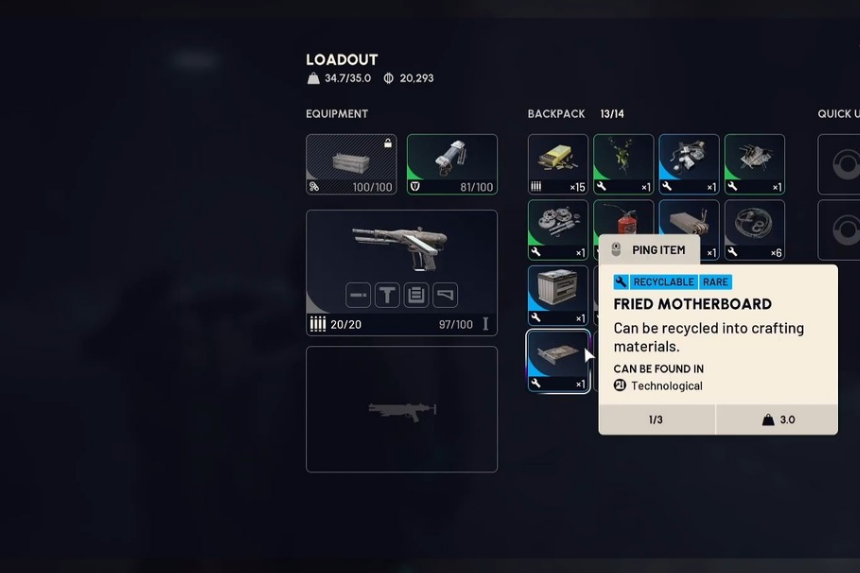This screenshot has height=573, width=860.
Task: Open the pistol's muzzle attachment slot
Action: point(359,295)
